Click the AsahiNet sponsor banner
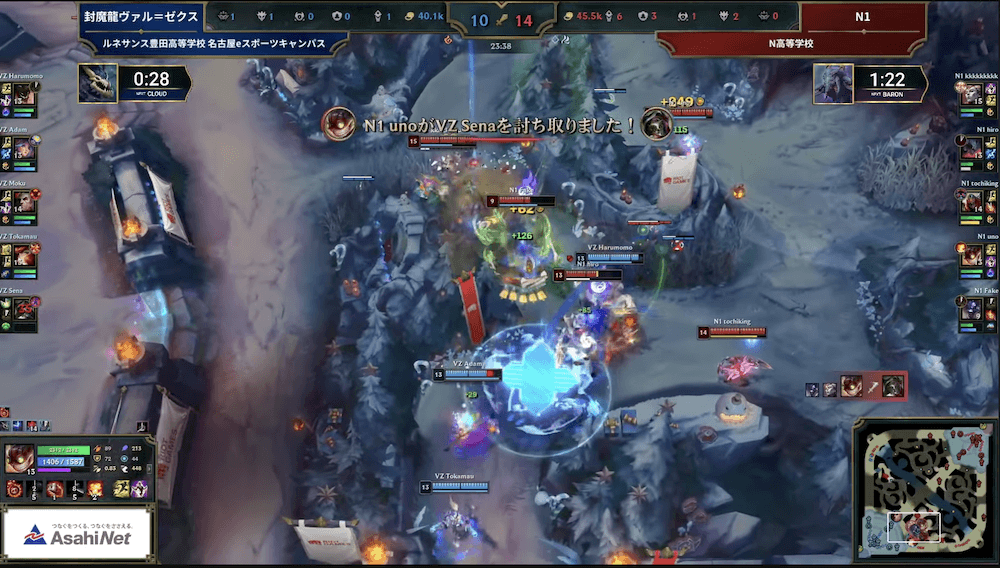The width and height of the screenshot is (1000, 568). click(77, 537)
